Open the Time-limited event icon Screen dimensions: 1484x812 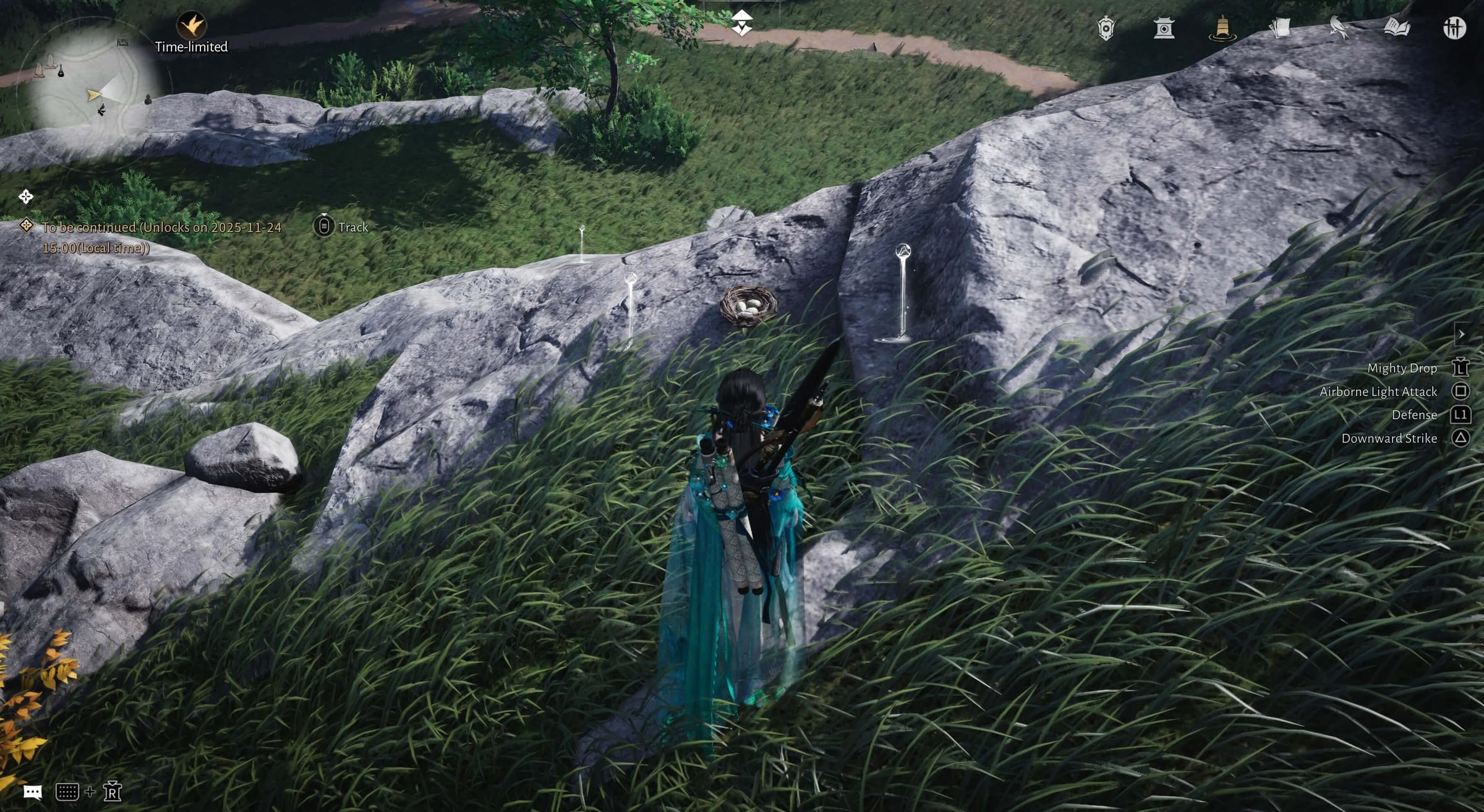point(191,26)
